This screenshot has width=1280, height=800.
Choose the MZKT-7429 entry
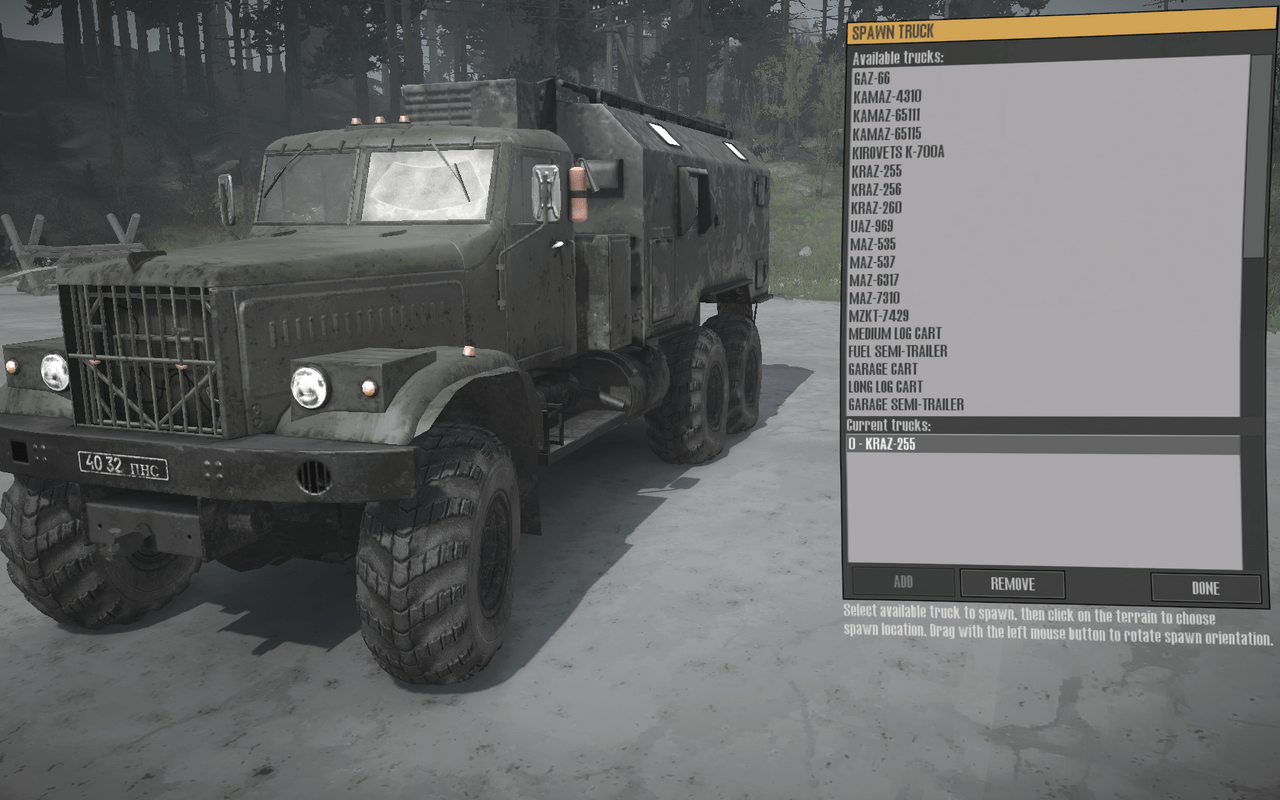(878, 316)
